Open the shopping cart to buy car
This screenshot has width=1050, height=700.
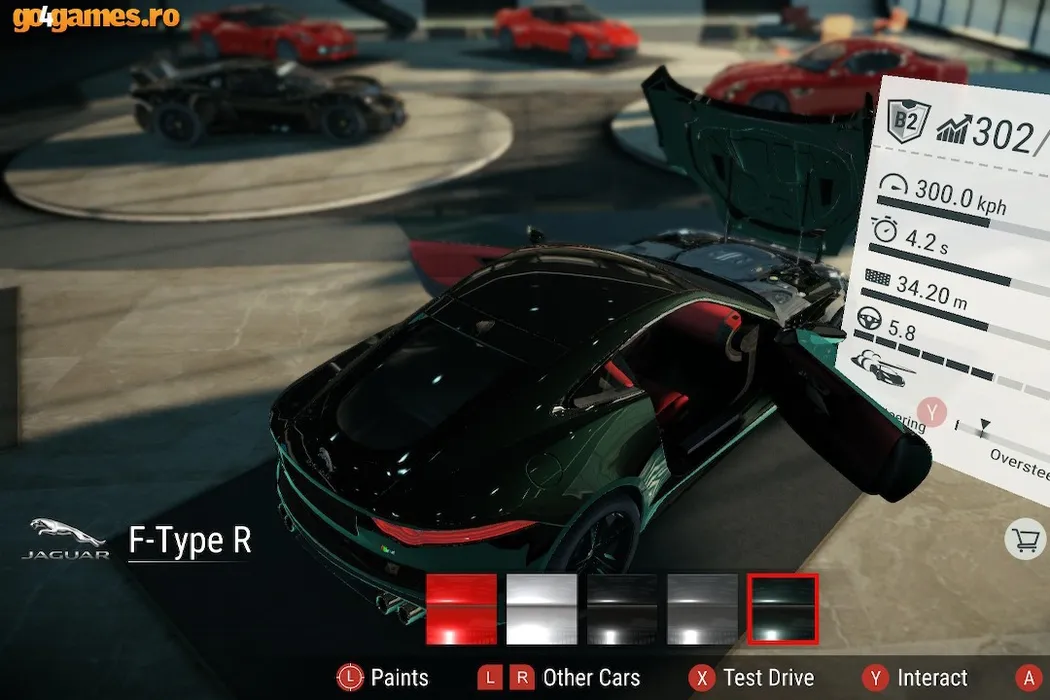coord(1025,541)
